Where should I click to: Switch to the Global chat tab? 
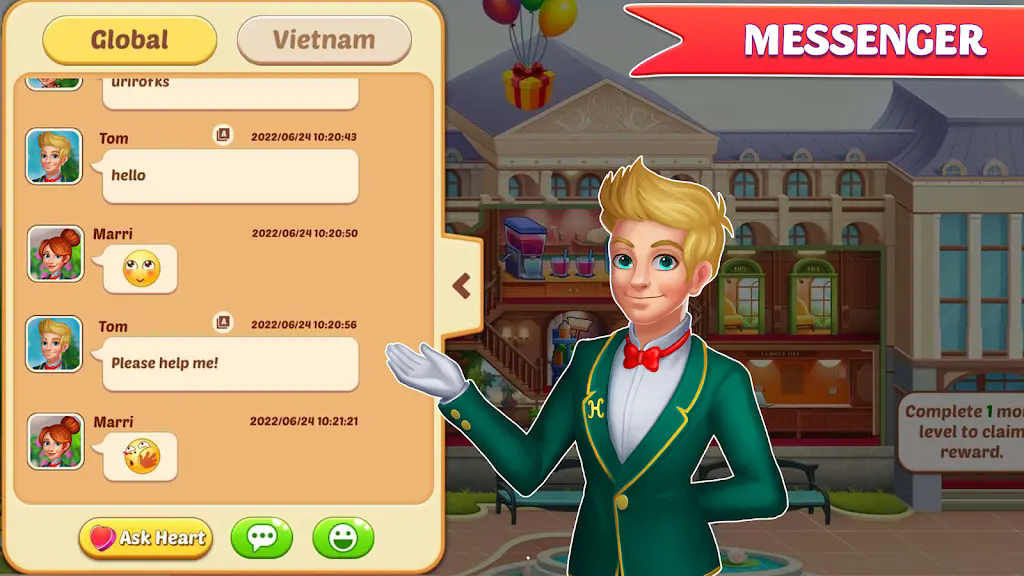(x=130, y=40)
